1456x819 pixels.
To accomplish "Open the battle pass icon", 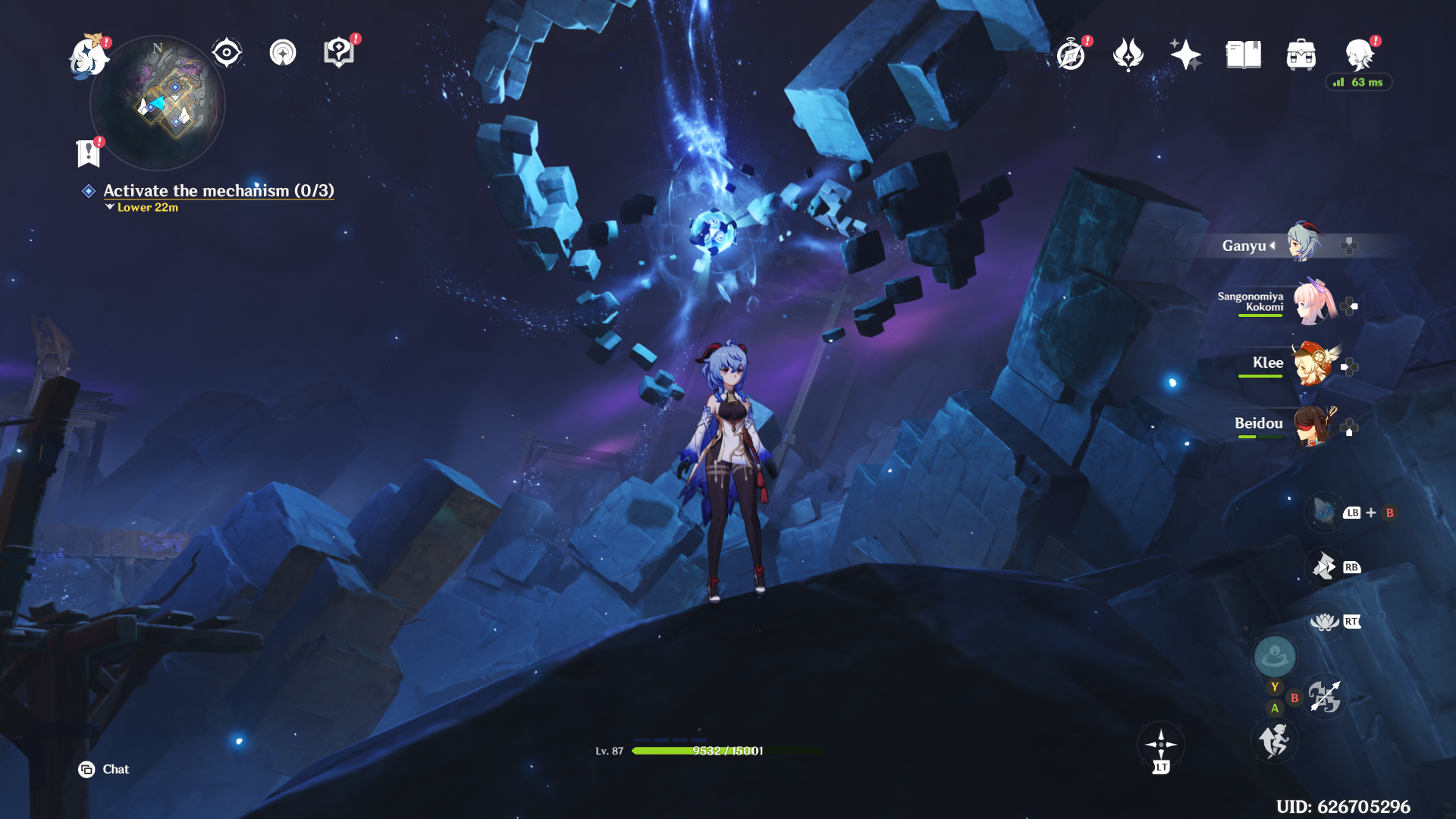I will (x=1128, y=55).
